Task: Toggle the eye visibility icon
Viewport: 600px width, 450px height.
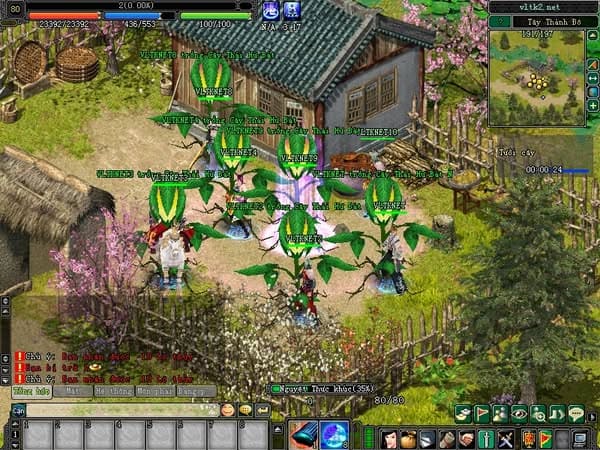Action: pos(519,413)
